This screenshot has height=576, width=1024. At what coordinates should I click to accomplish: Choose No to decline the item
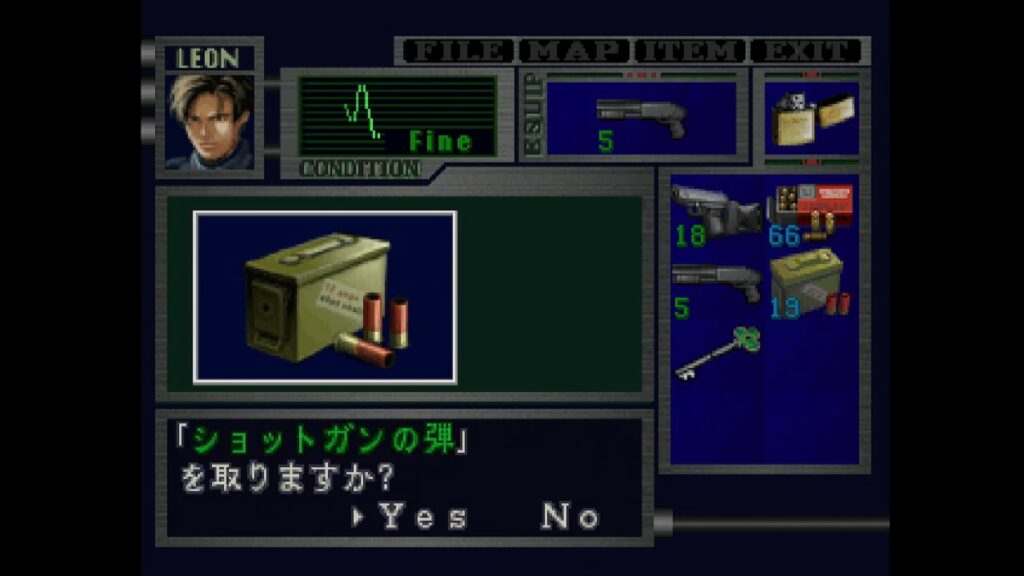click(570, 517)
